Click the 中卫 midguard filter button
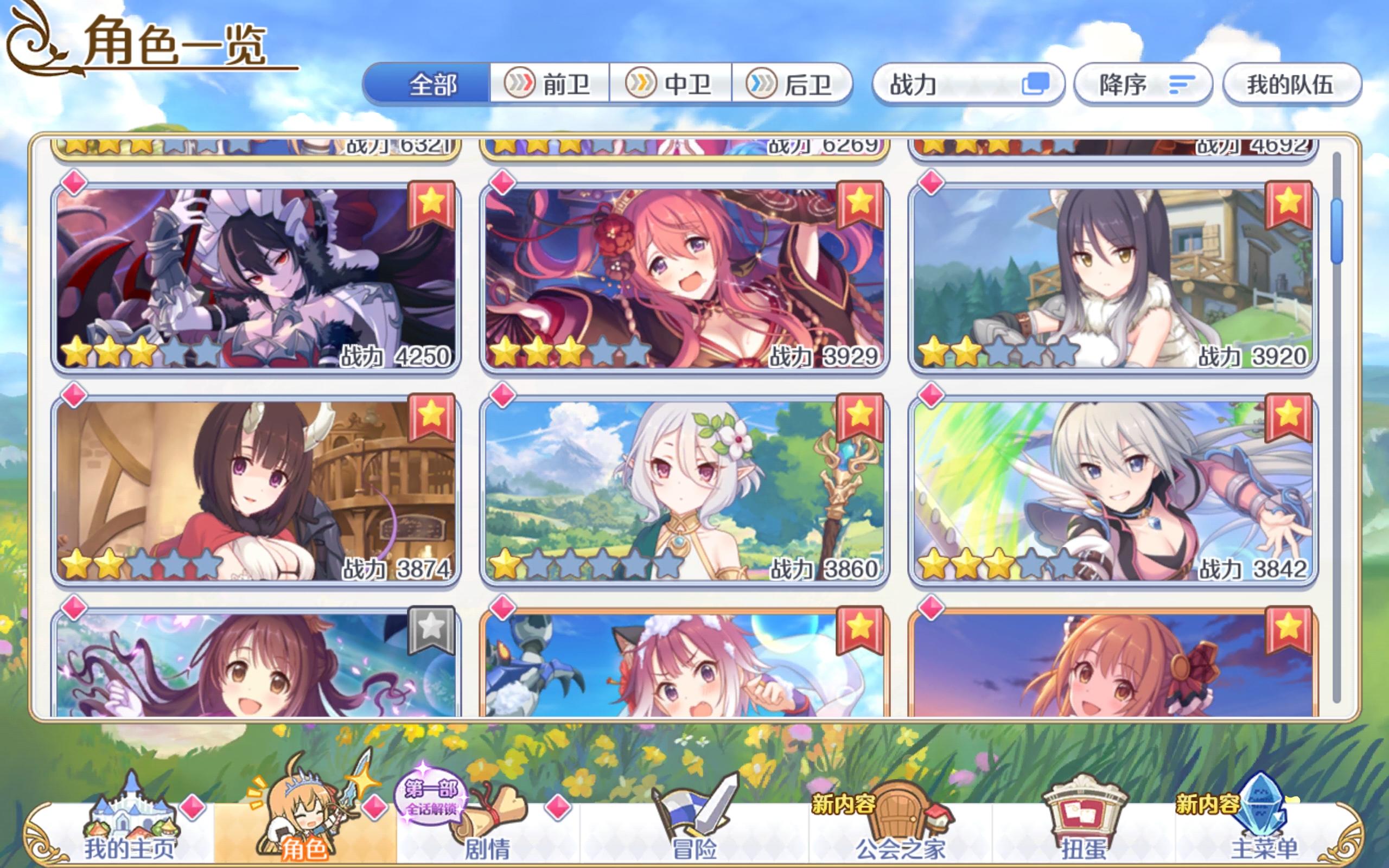 click(x=672, y=85)
